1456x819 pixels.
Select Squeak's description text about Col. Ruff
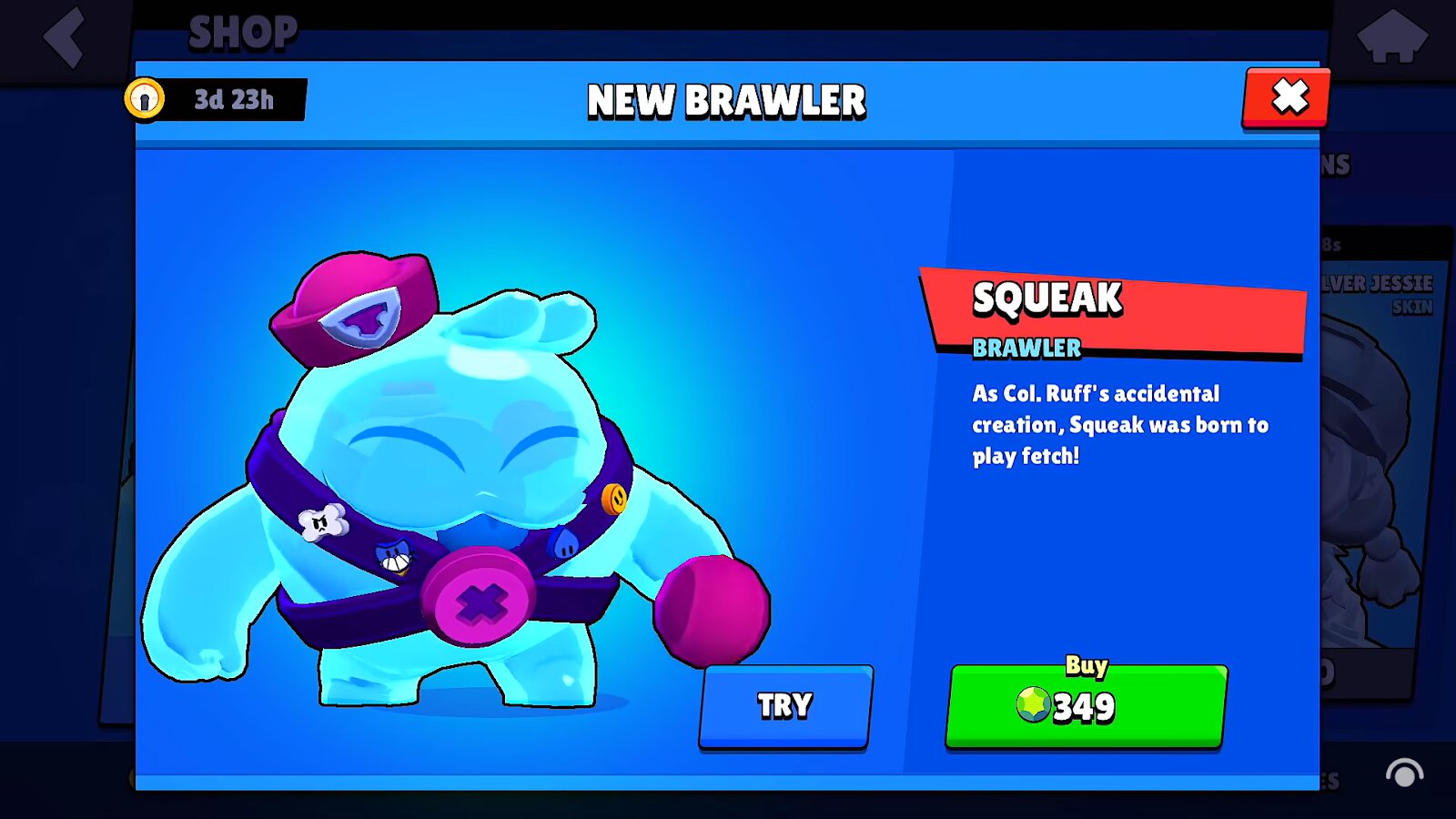pos(1117,424)
